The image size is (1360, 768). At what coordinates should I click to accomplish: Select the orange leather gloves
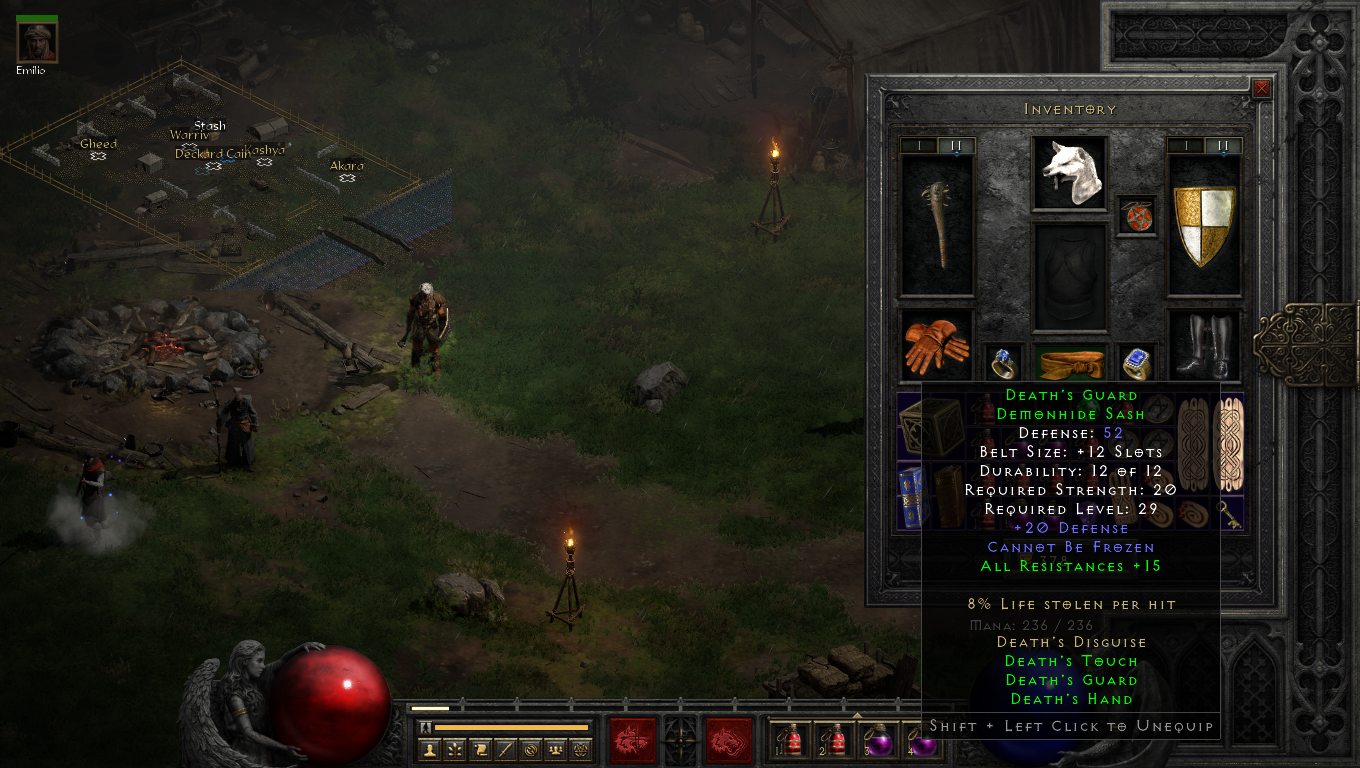tap(937, 344)
